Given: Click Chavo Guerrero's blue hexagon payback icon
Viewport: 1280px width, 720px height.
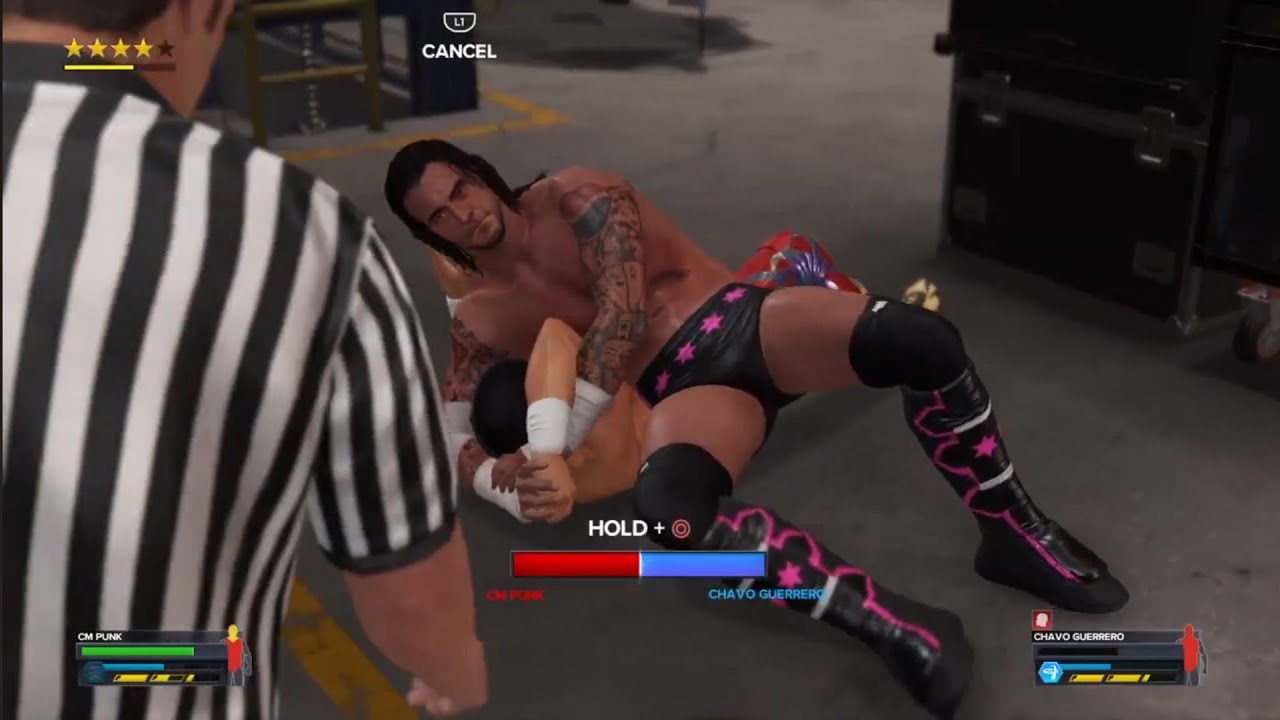Looking at the screenshot, I should tap(1050, 672).
